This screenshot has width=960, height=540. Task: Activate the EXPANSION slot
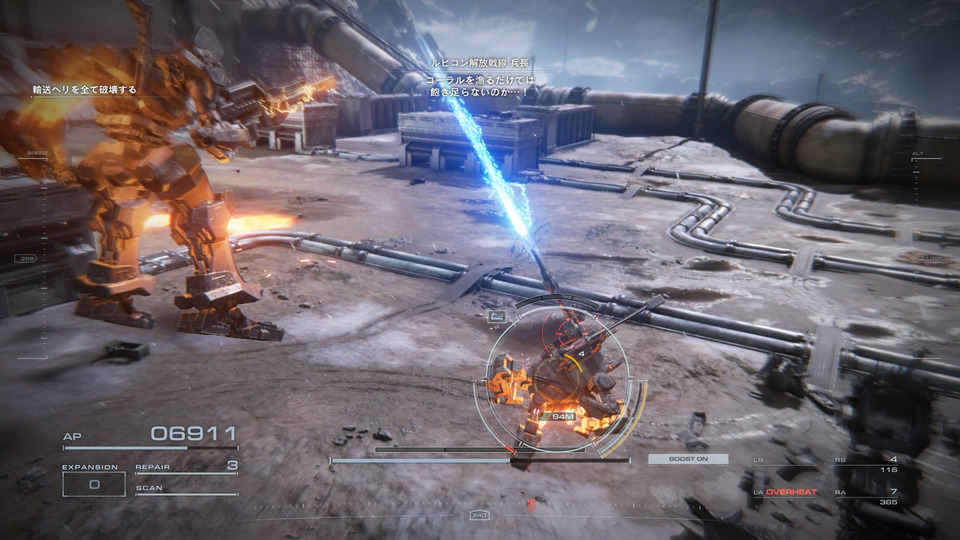tap(93, 483)
